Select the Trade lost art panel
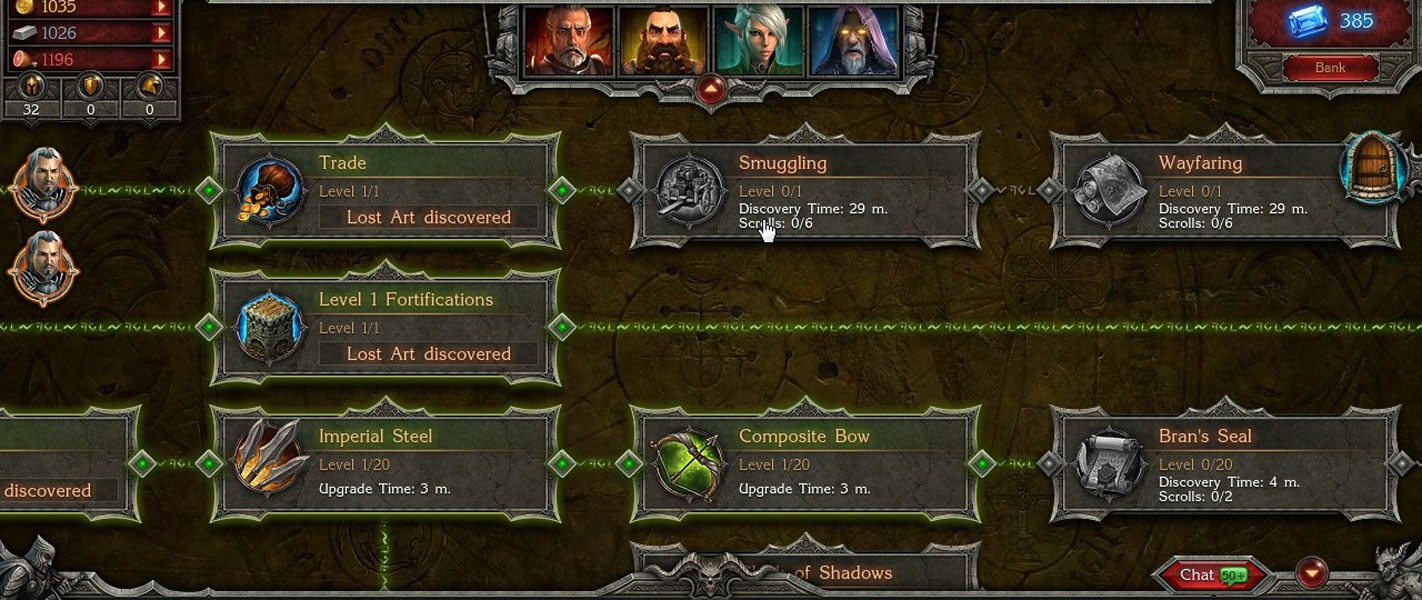This screenshot has height=600, width=1422. 386,190
